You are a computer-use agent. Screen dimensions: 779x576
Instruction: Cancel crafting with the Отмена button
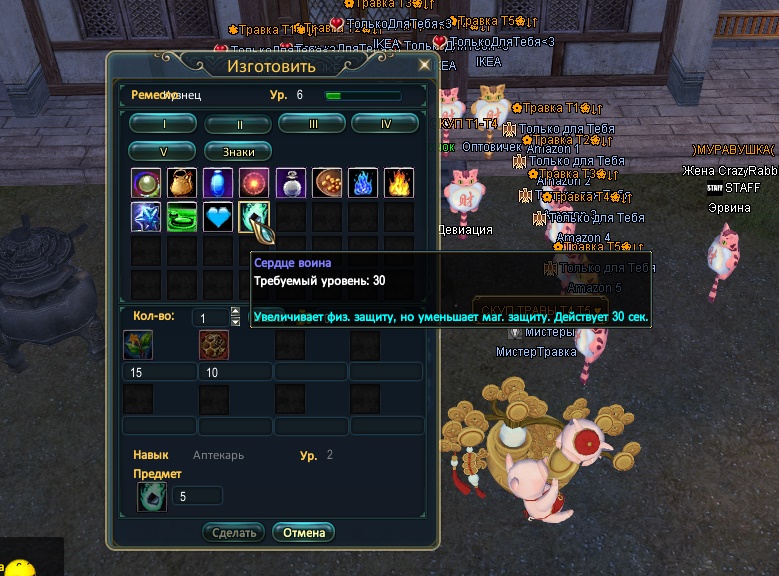pyautogui.click(x=304, y=532)
